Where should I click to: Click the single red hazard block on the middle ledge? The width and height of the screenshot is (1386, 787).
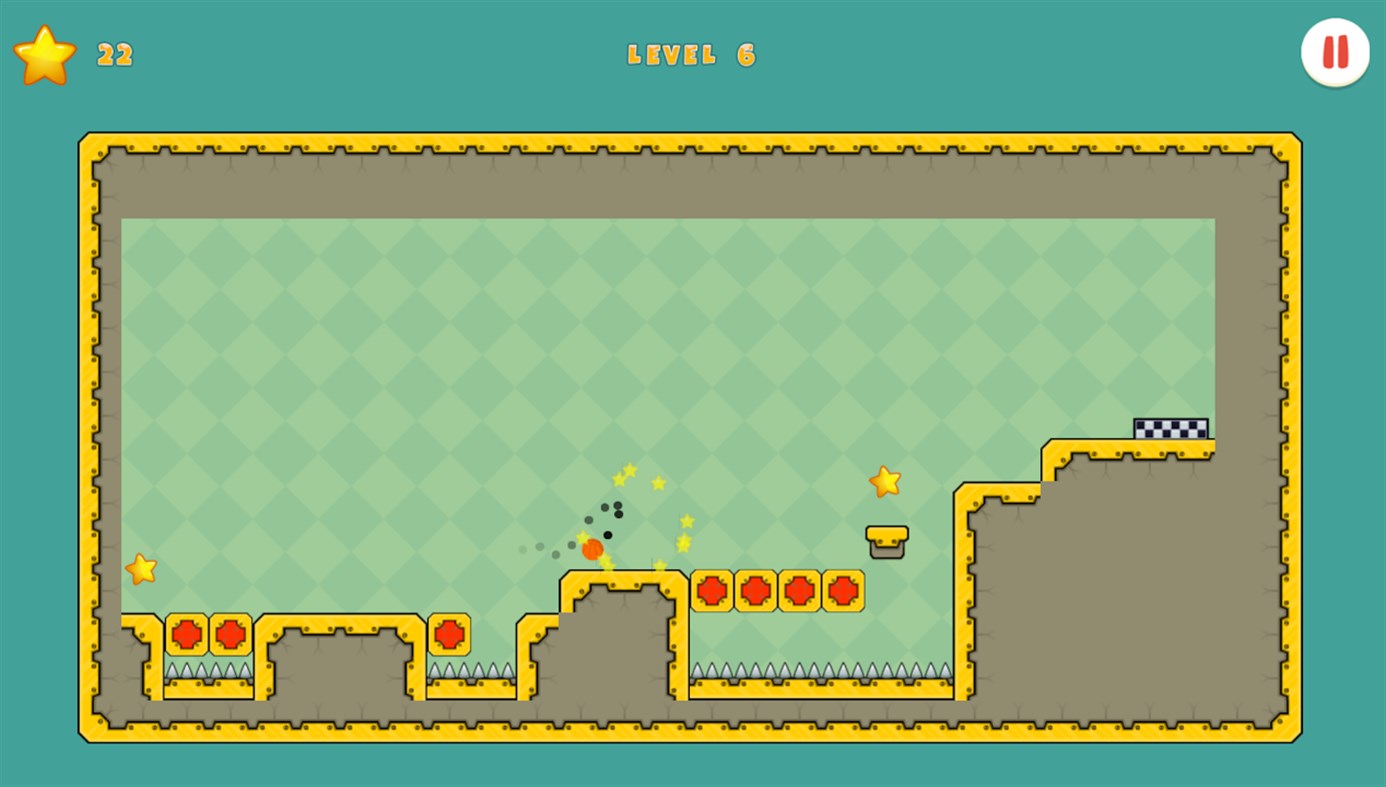click(x=448, y=633)
